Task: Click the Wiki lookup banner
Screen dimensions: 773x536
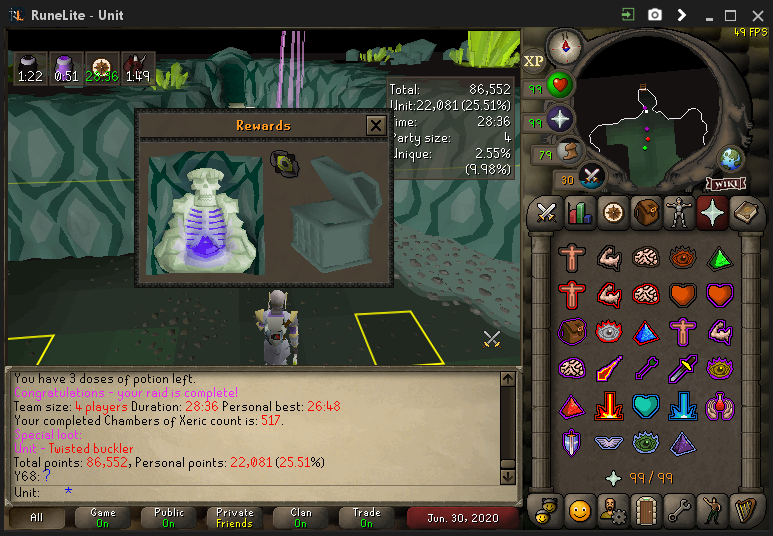Action: [x=728, y=183]
